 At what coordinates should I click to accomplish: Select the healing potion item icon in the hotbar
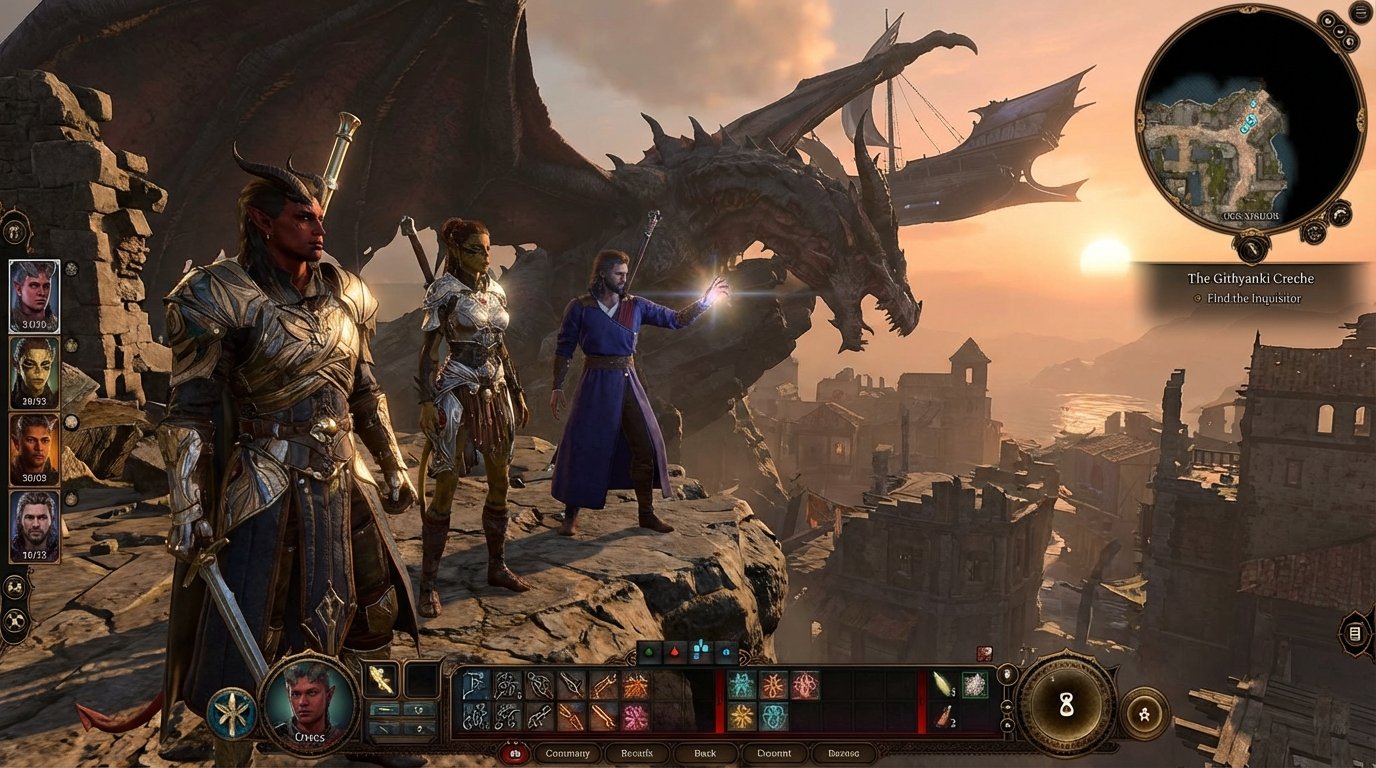pyautogui.click(x=944, y=716)
